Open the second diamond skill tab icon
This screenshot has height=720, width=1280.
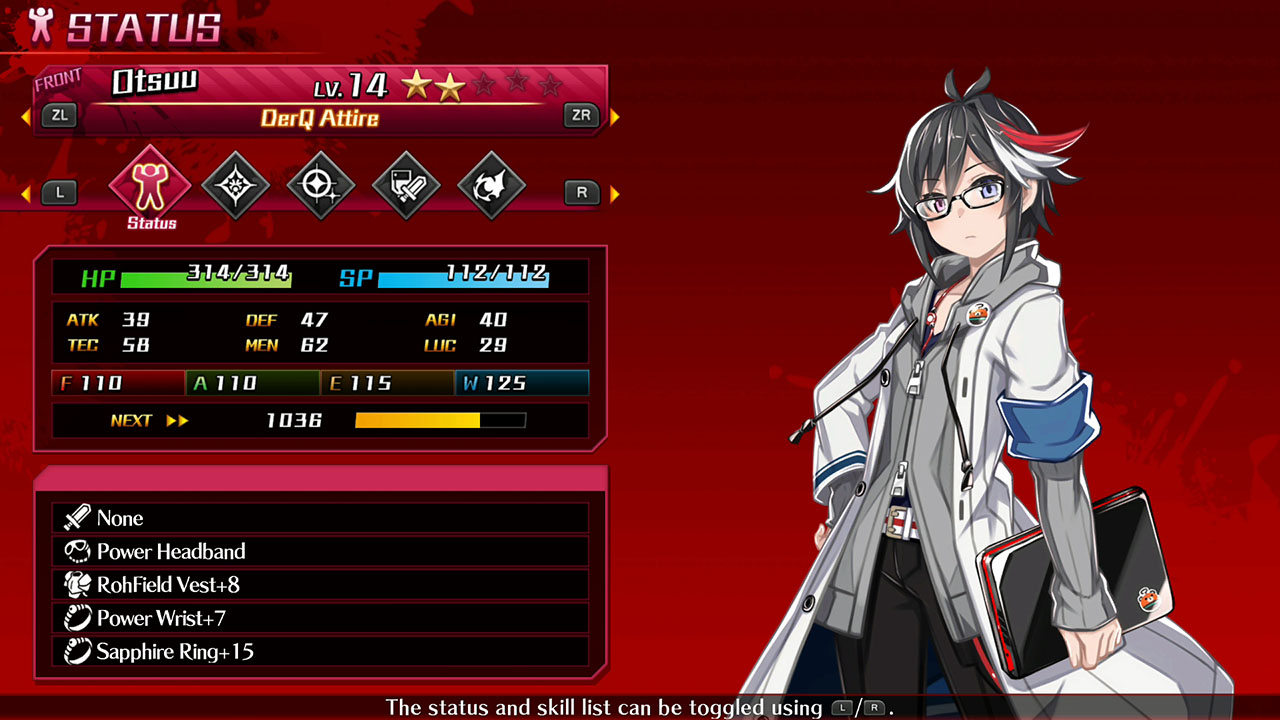[235, 185]
